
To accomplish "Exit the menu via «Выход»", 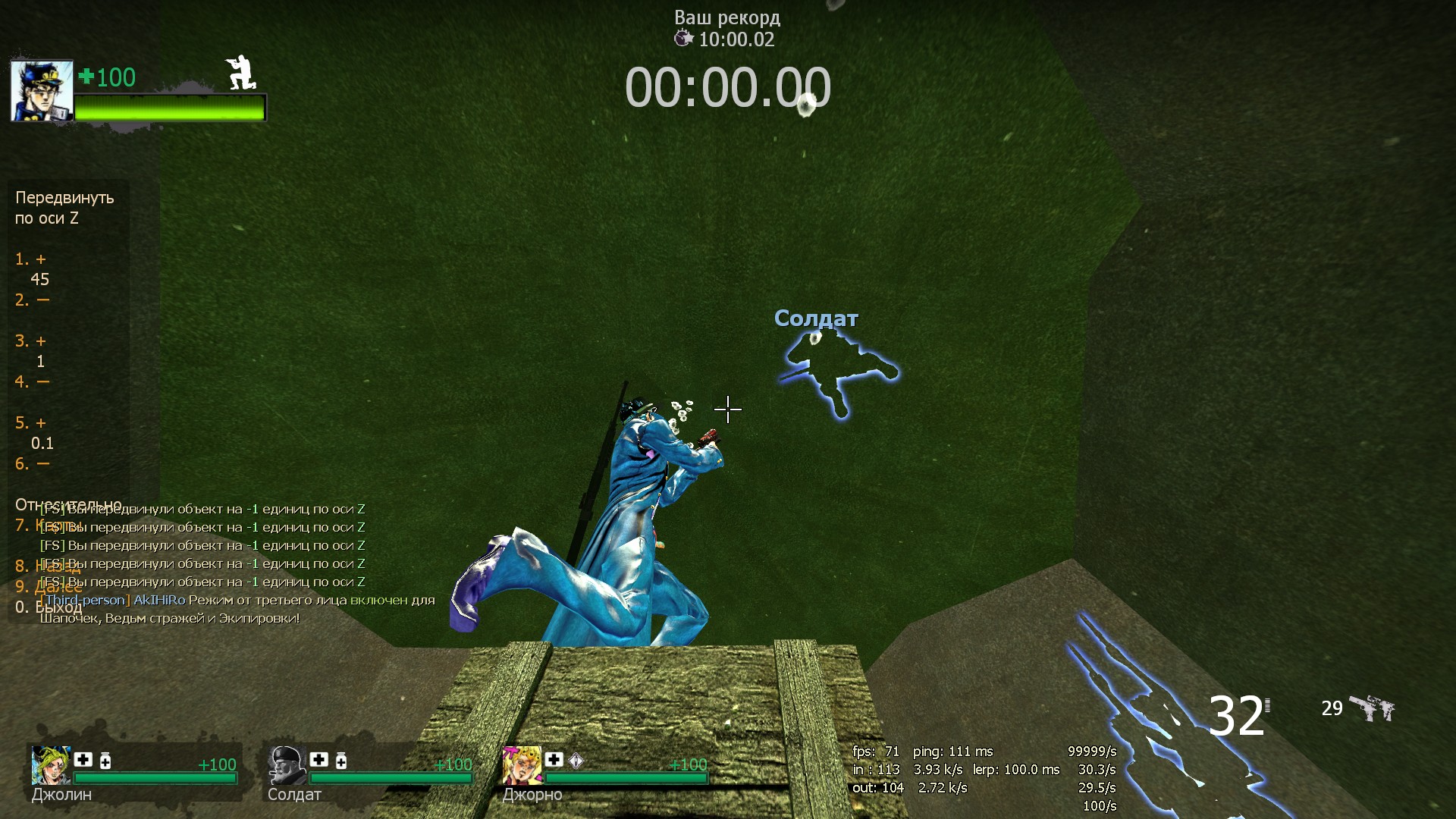I will [x=49, y=607].
